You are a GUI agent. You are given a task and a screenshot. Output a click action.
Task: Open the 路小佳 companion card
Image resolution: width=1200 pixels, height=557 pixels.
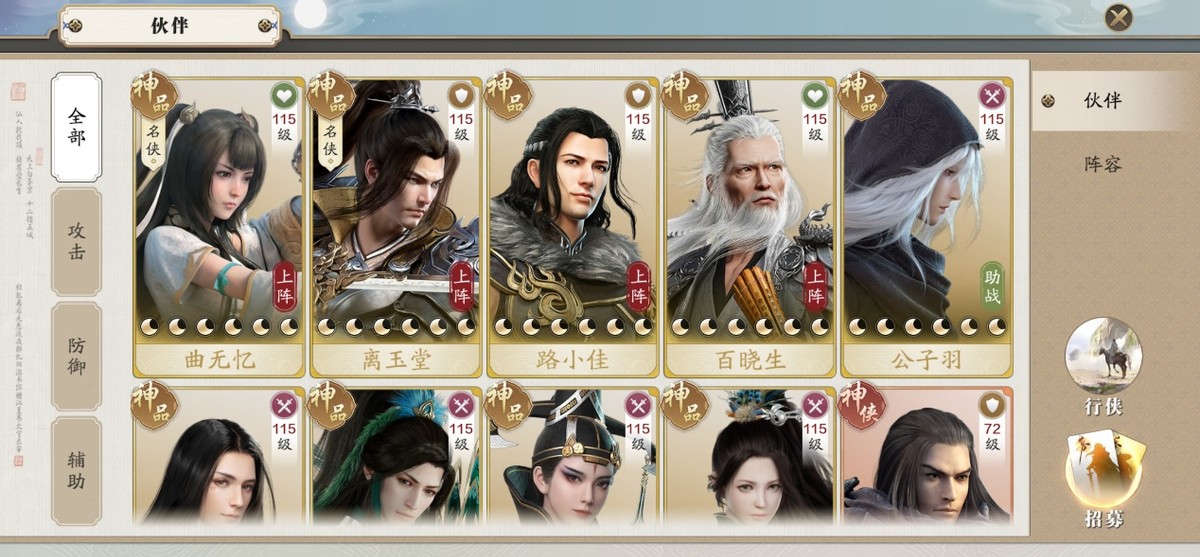click(572, 220)
